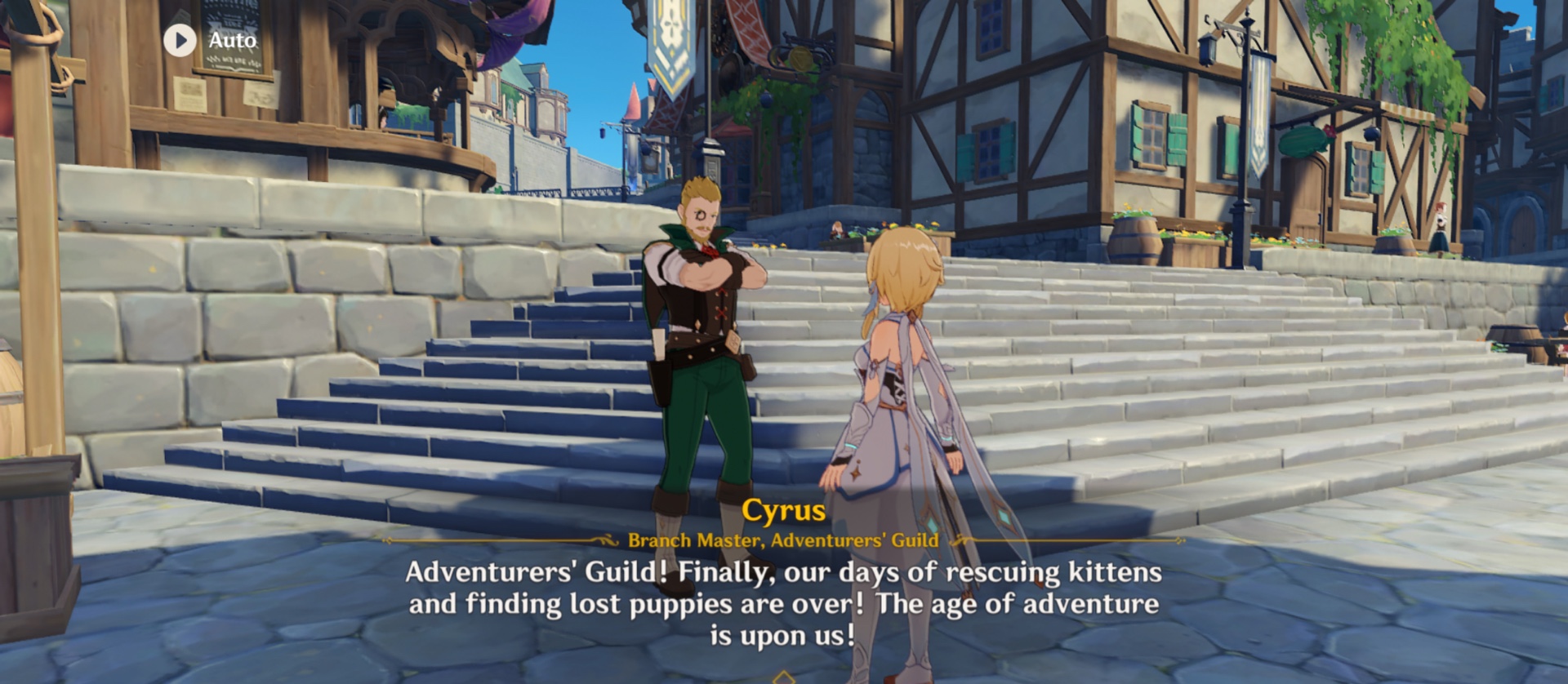
Task: Select the Cyrus name label
Action: [784, 512]
